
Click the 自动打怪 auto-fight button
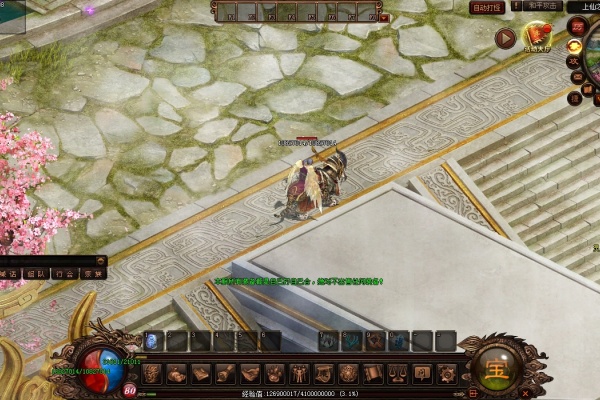click(x=489, y=7)
